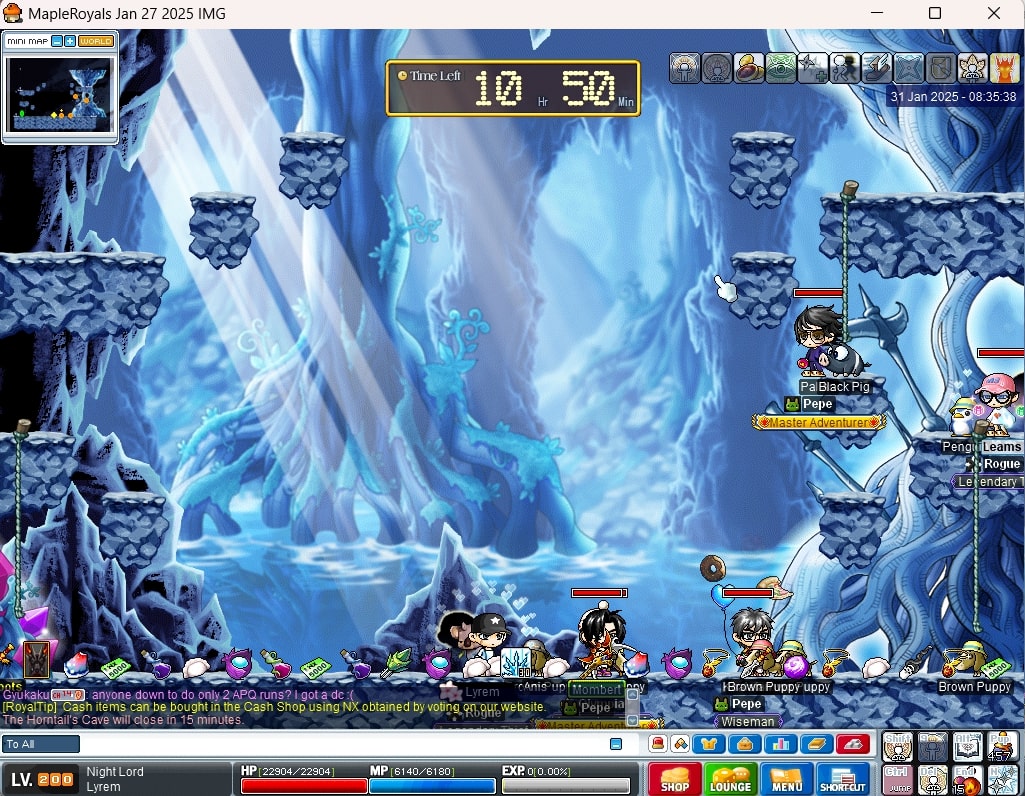Viewport: 1025px width, 796px height.
Task: Focus the chat text input box
Action: tap(340, 744)
